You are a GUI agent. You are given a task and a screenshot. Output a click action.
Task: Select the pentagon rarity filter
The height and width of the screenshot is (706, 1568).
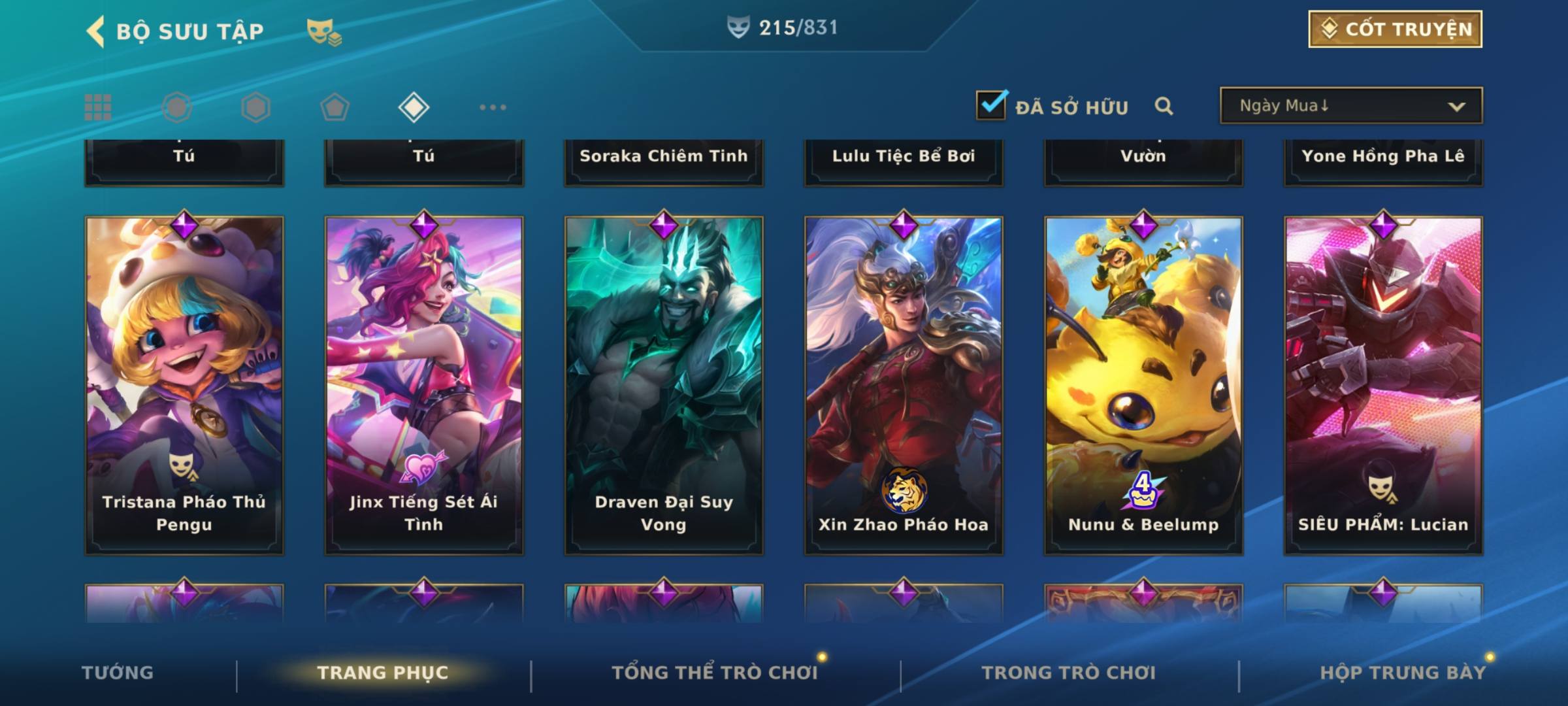pyautogui.click(x=335, y=107)
